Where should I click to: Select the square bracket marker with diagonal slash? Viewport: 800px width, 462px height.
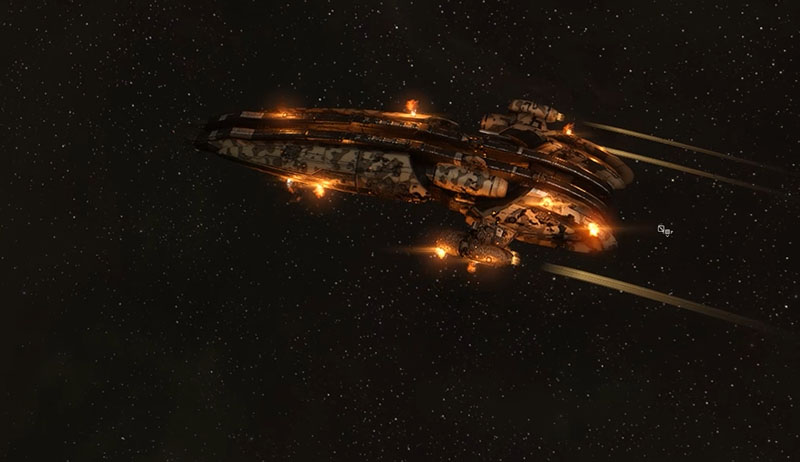[662, 229]
